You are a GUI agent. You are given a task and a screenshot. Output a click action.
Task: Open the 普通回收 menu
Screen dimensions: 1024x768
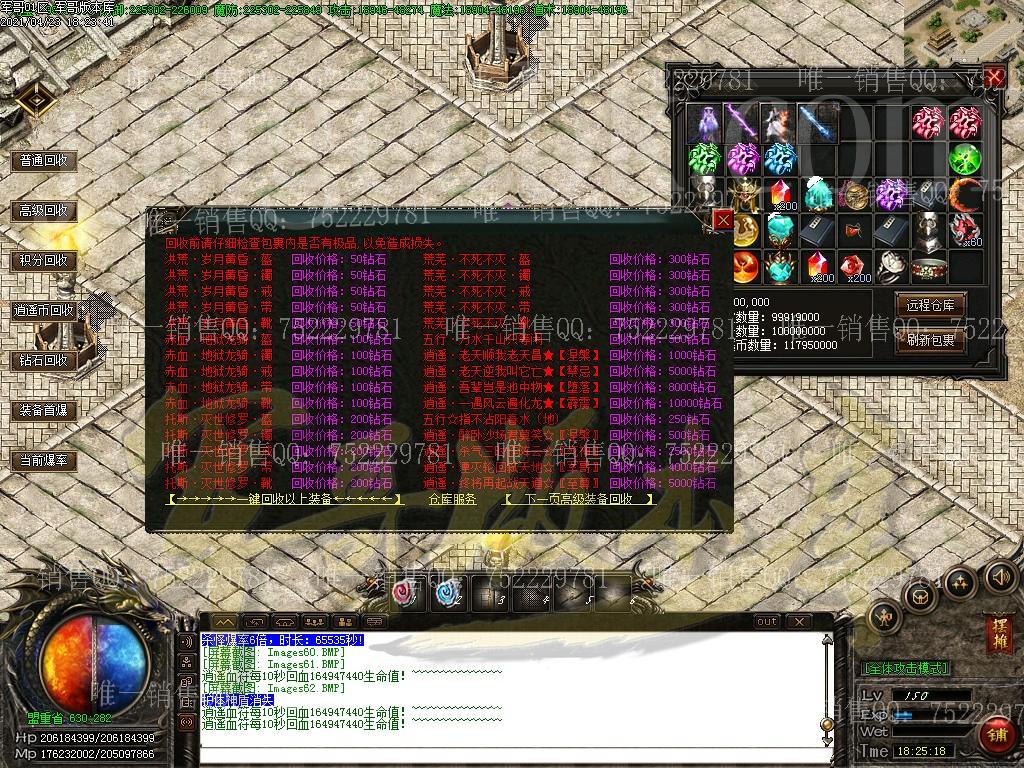tap(44, 160)
